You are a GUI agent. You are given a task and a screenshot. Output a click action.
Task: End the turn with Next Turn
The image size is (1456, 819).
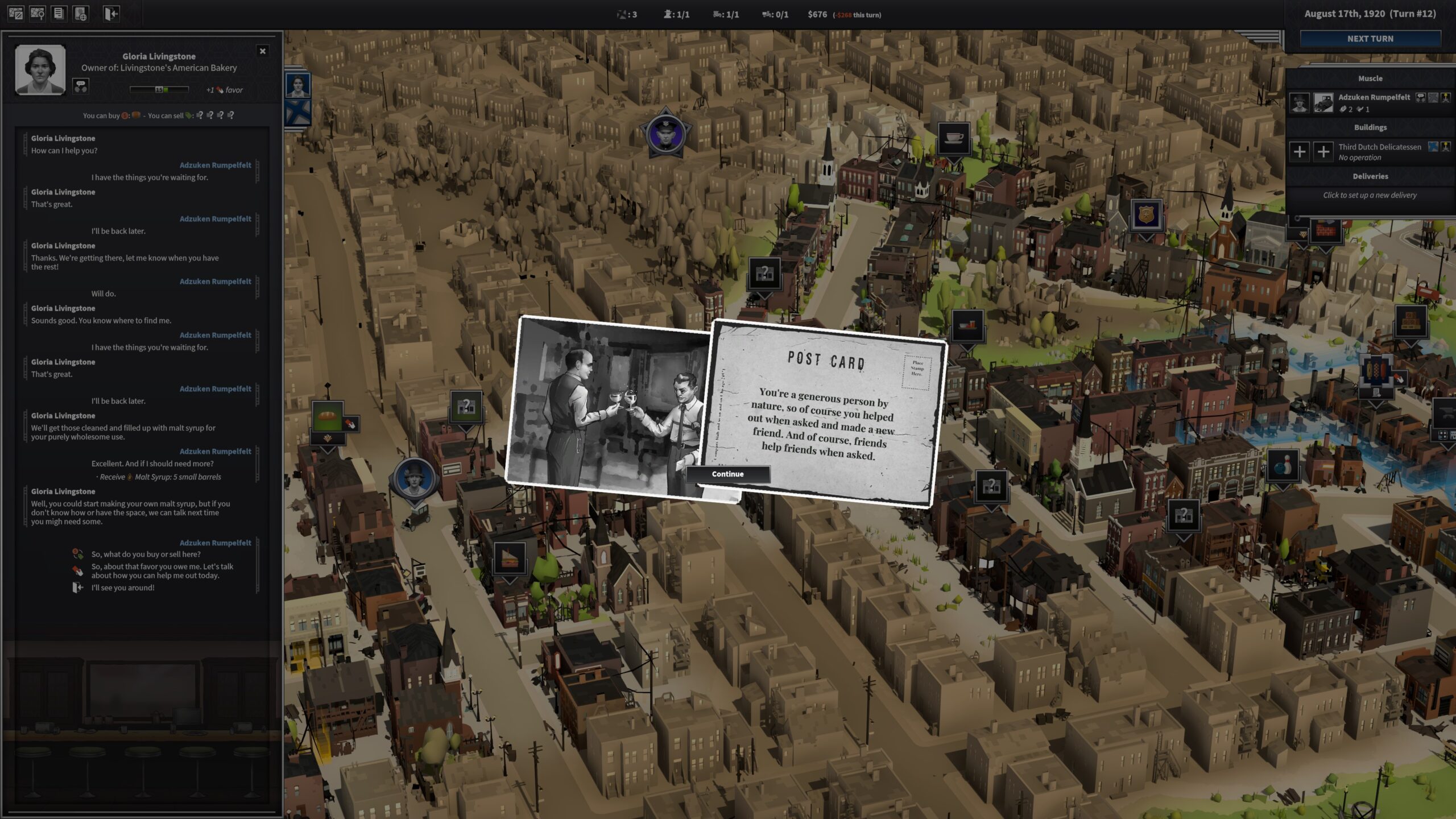click(x=1370, y=39)
